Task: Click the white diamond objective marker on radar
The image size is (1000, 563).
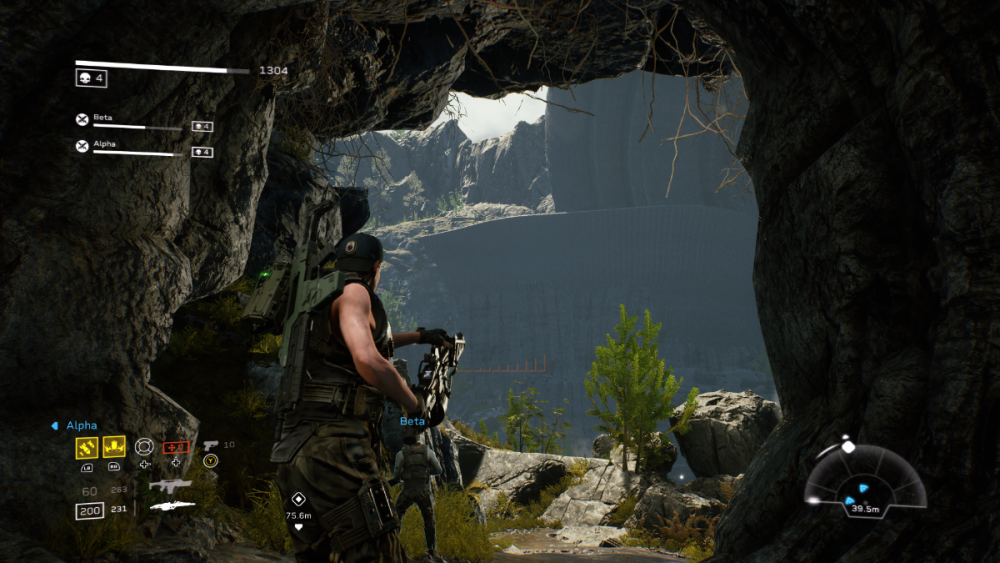Action: pos(848,446)
